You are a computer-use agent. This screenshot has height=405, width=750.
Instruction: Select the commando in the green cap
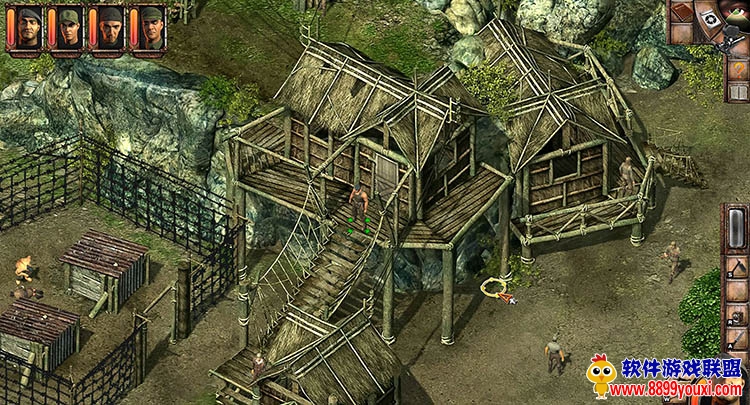pos(69,27)
